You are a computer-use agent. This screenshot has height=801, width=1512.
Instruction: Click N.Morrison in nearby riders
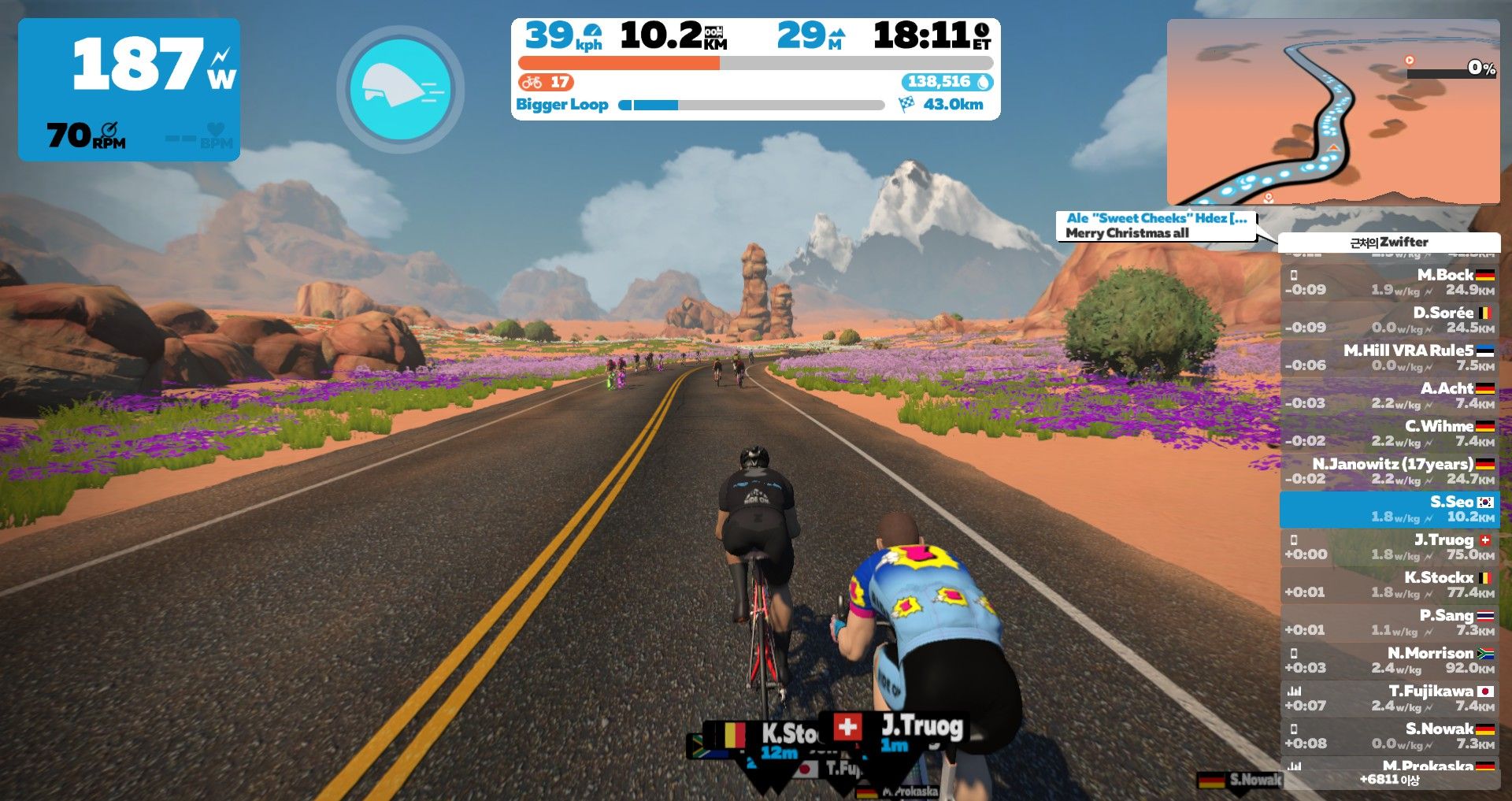(1390, 660)
